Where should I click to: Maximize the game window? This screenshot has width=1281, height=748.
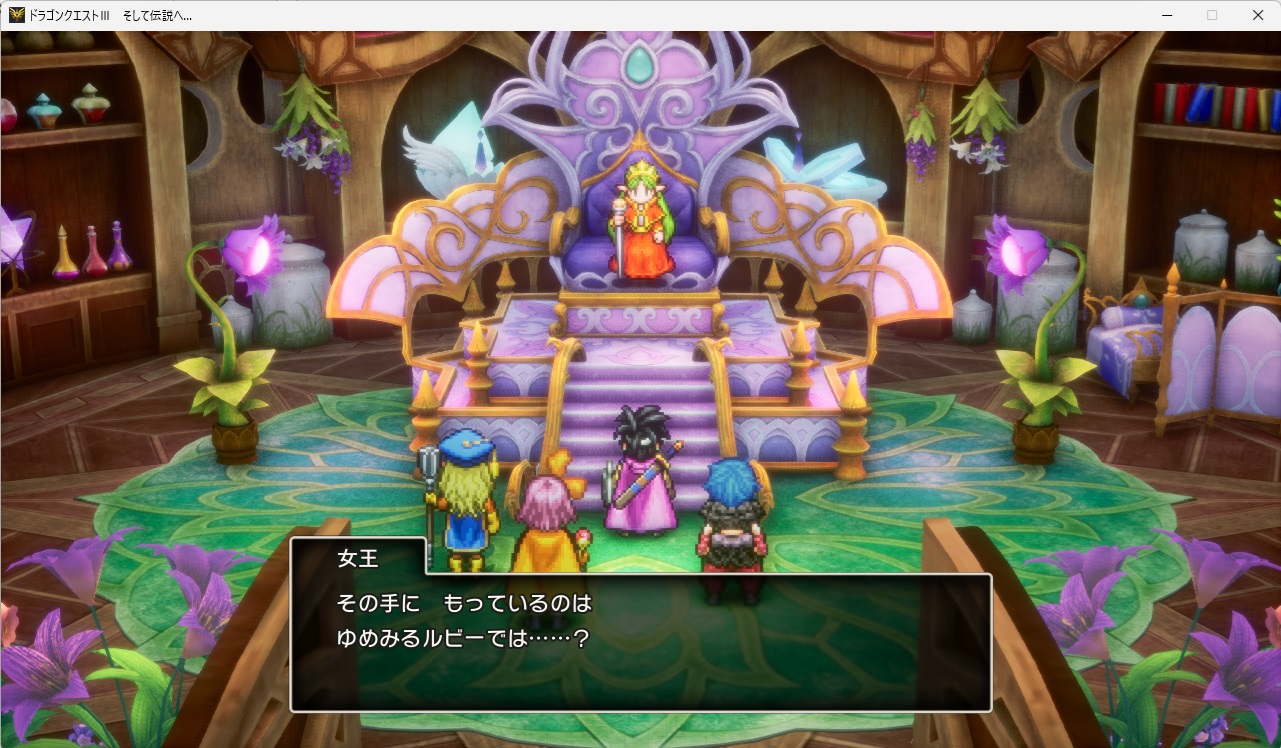1211,15
